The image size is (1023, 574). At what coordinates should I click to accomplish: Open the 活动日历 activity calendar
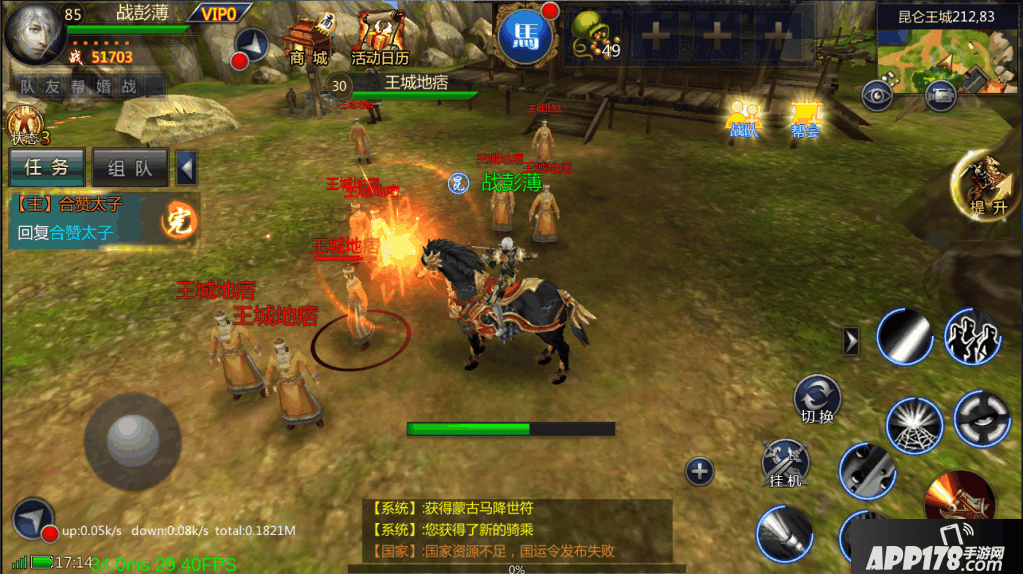[380, 40]
